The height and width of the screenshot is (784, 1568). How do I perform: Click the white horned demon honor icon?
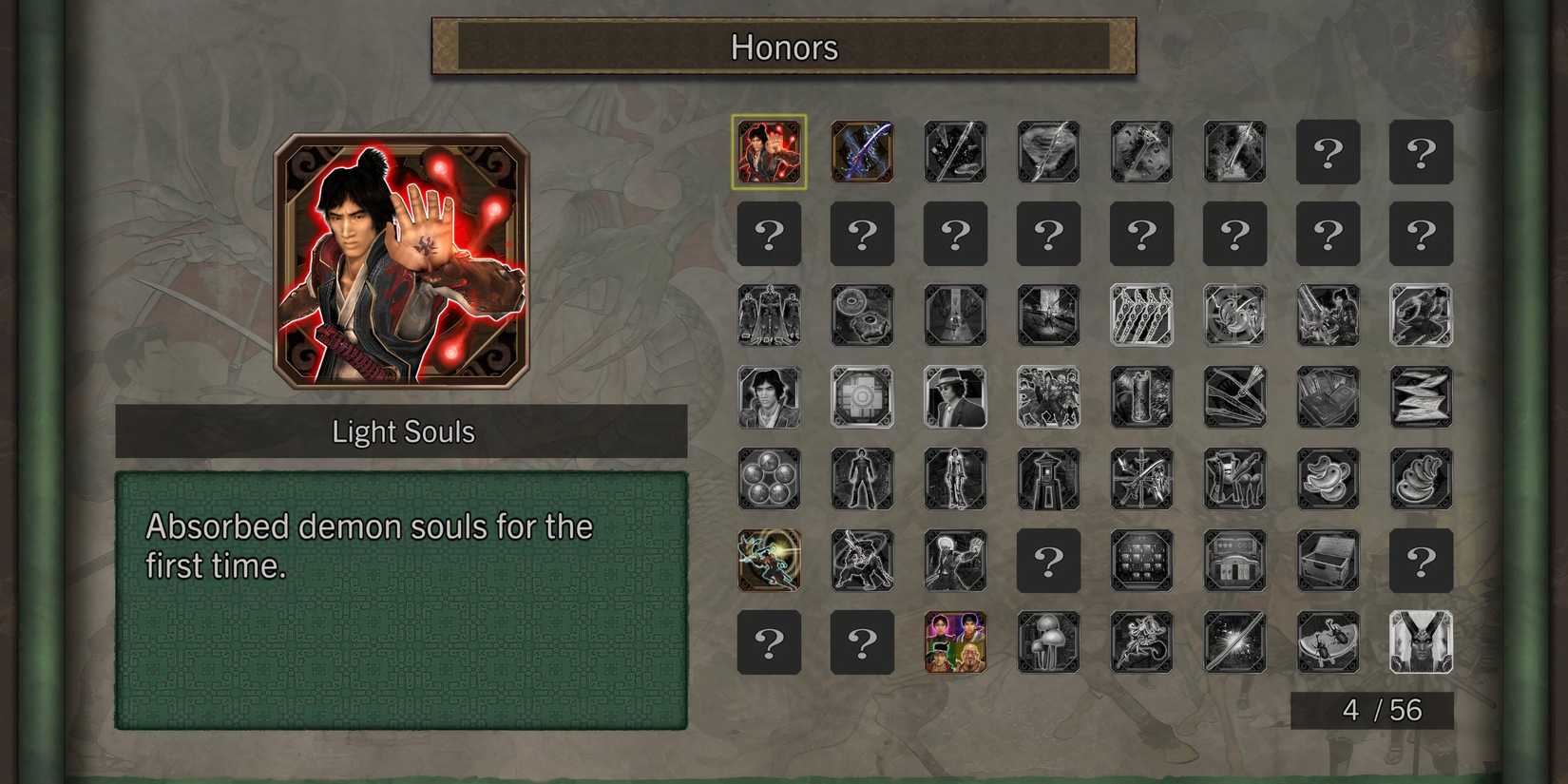coord(1421,642)
